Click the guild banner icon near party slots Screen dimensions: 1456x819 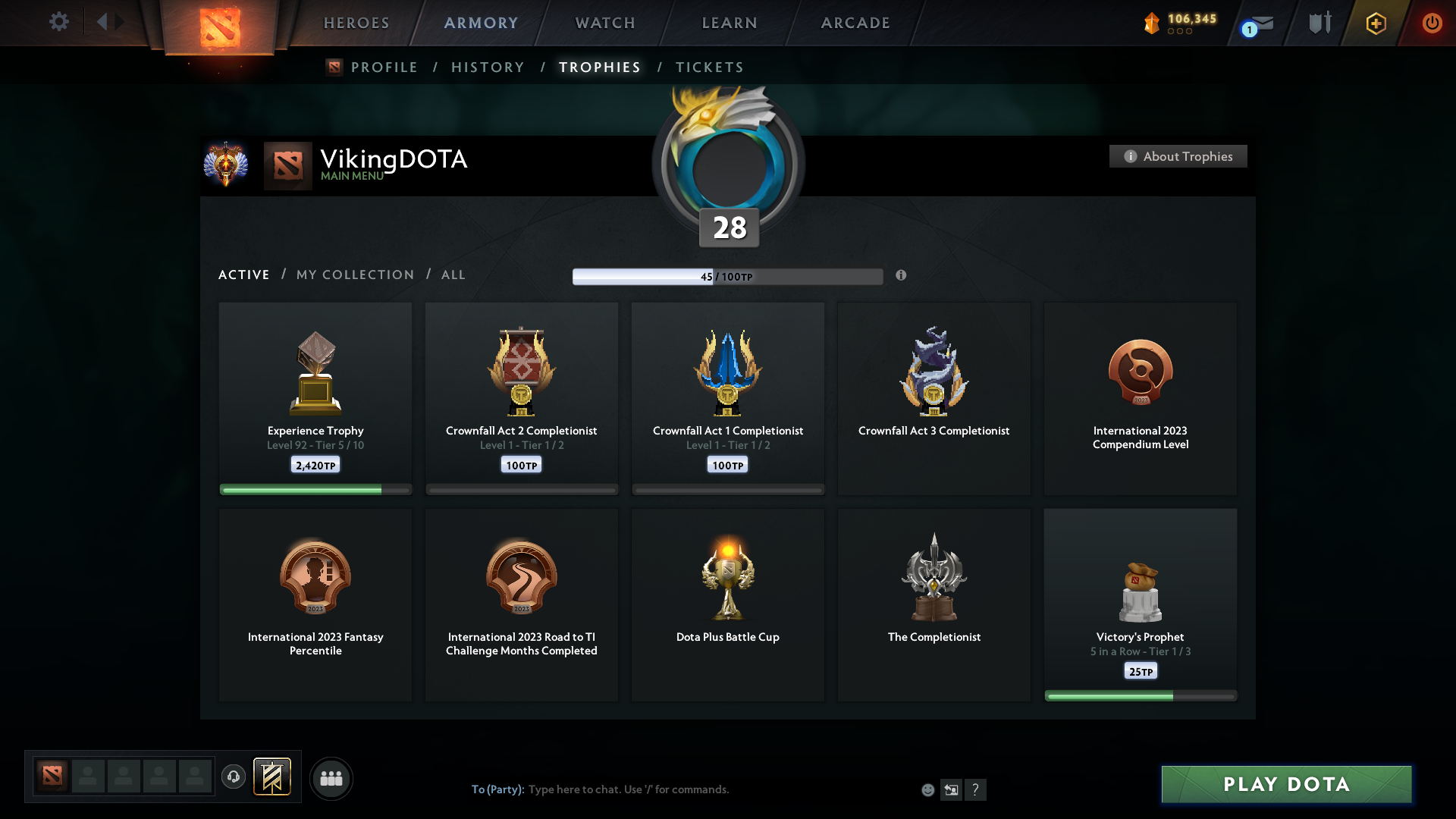point(273,777)
